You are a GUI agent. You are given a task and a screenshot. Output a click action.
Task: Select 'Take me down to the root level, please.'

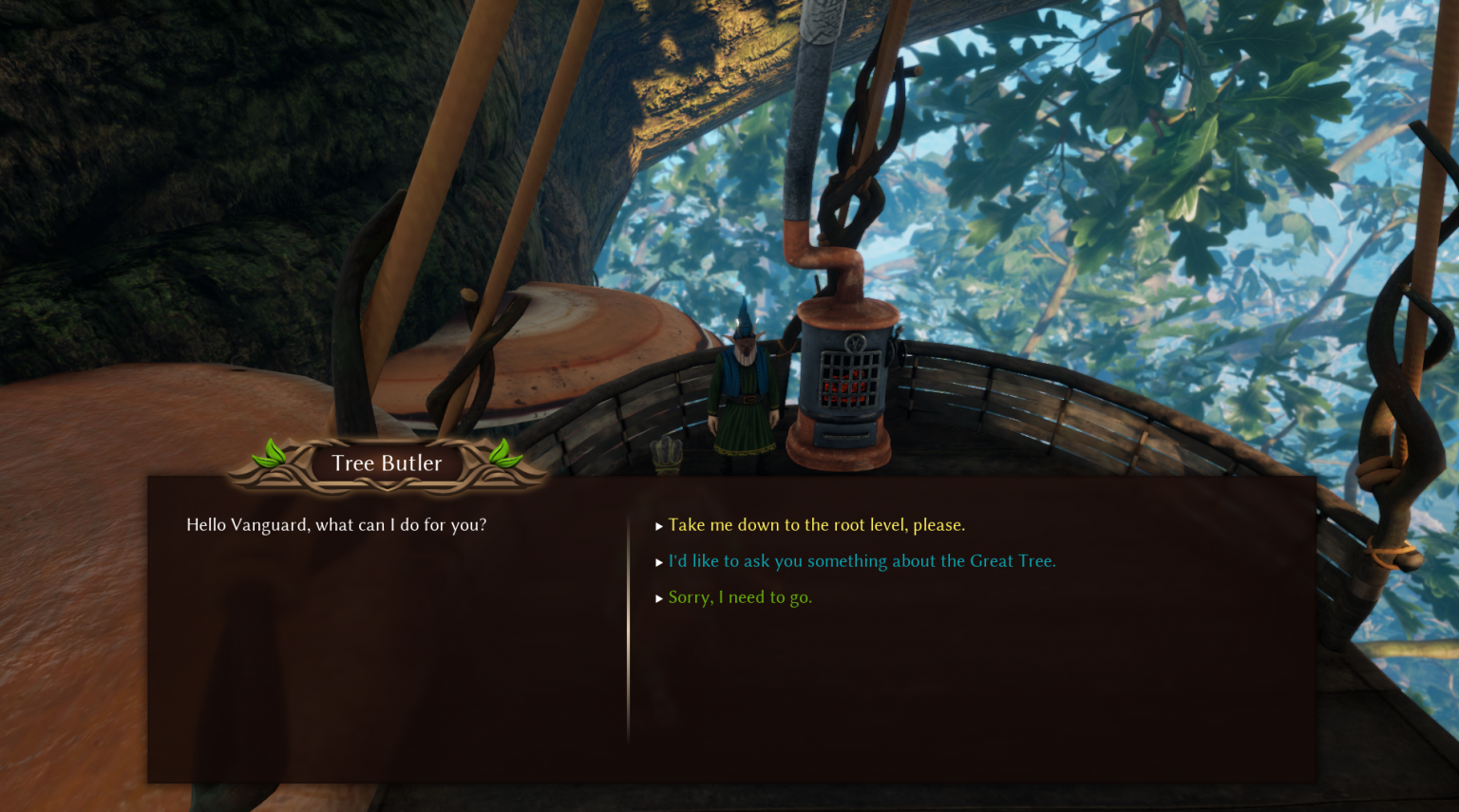816,524
